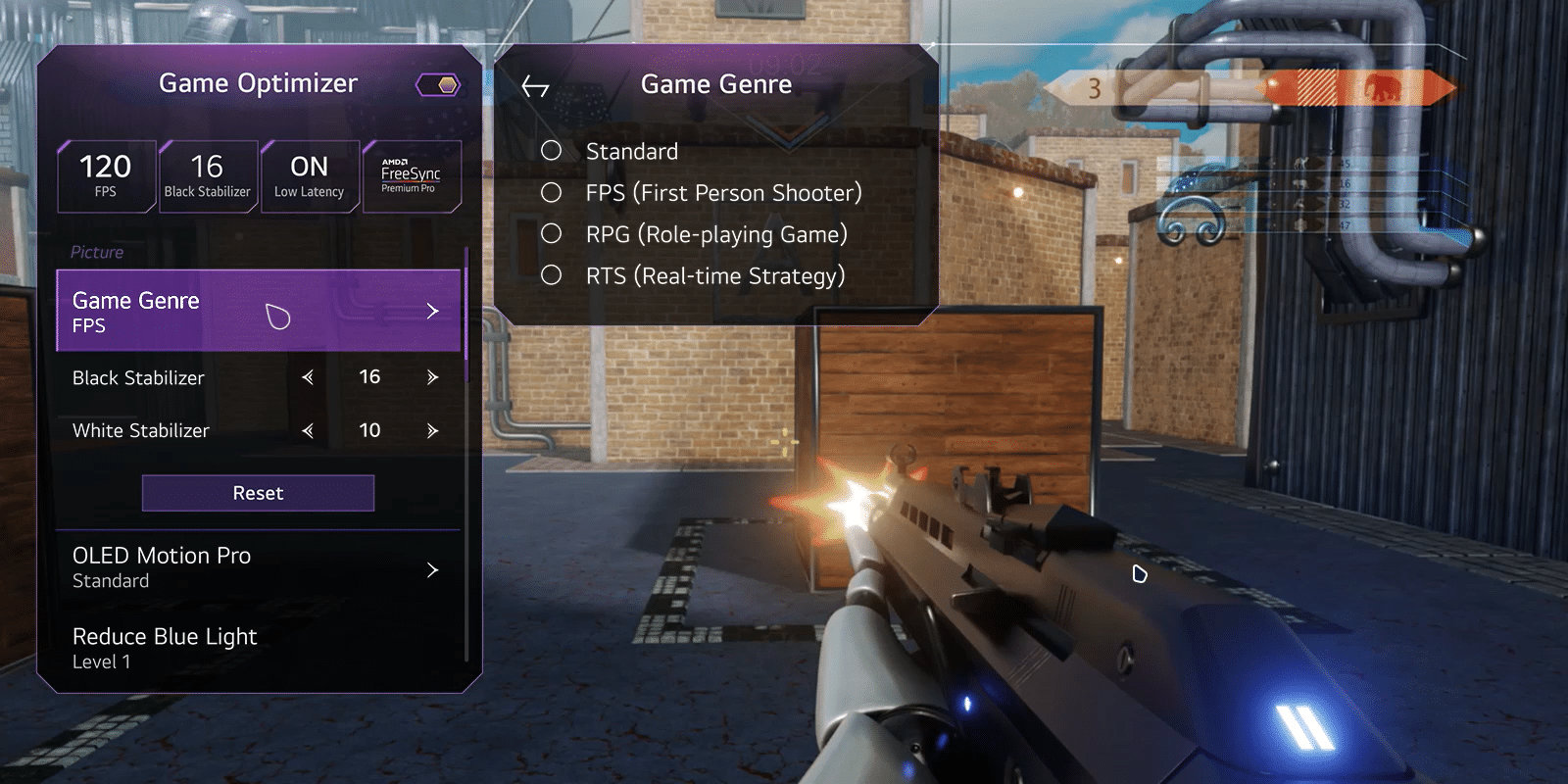Open the Reduce Blue Light setting
1568x784 pixels.
point(258,648)
